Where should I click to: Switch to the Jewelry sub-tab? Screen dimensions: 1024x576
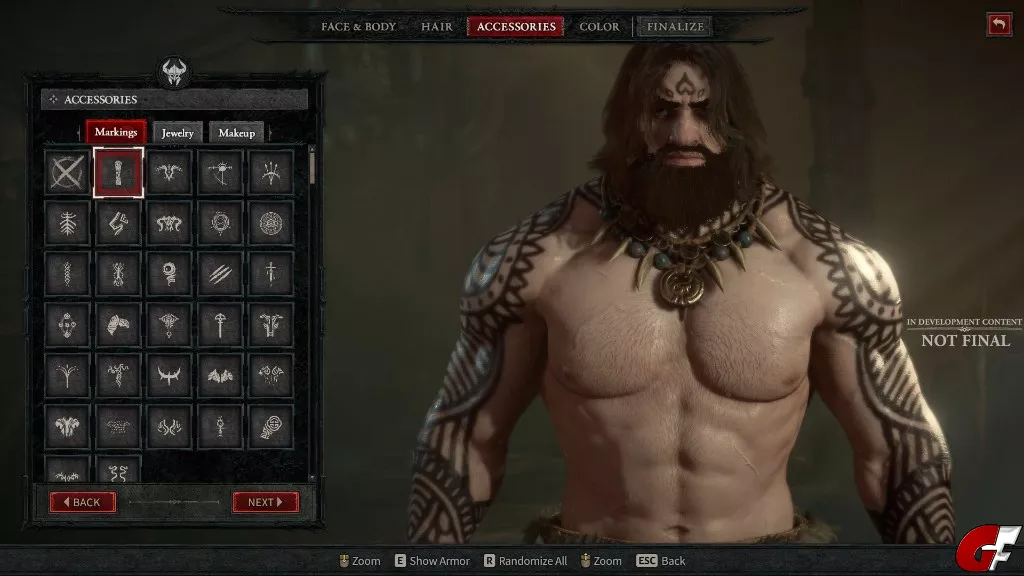click(x=178, y=133)
